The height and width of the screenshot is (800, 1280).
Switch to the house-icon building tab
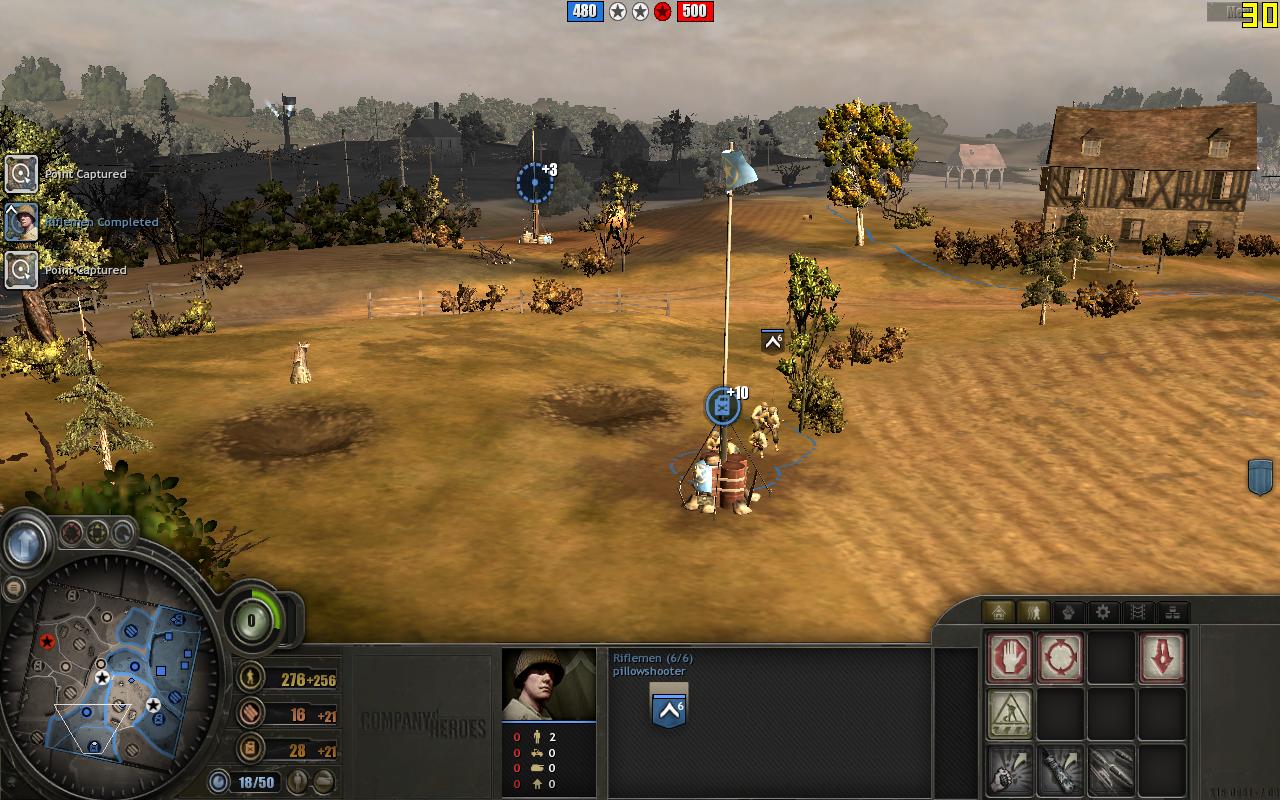tap(998, 612)
